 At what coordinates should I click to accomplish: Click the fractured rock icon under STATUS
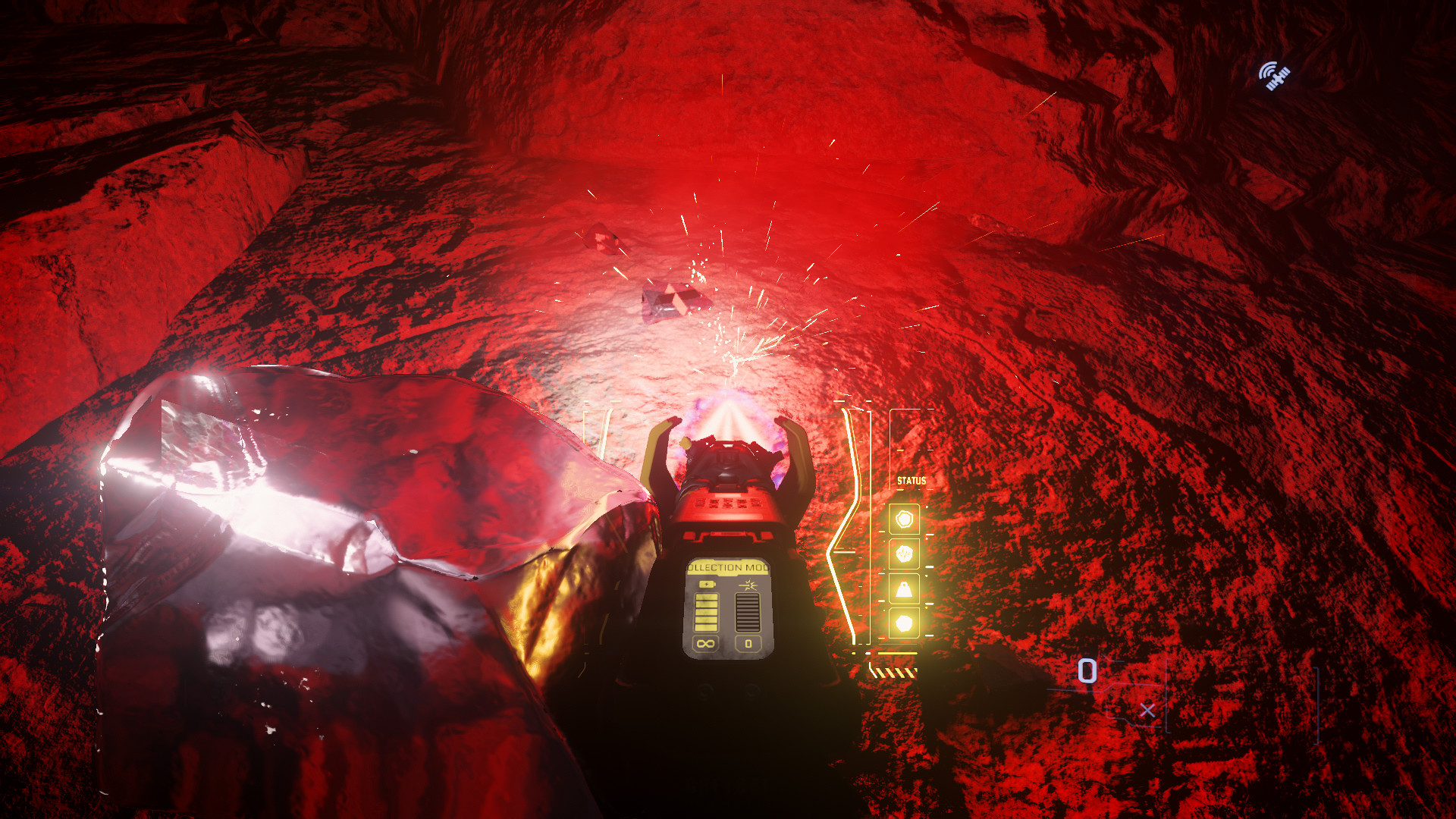[x=905, y=552]
